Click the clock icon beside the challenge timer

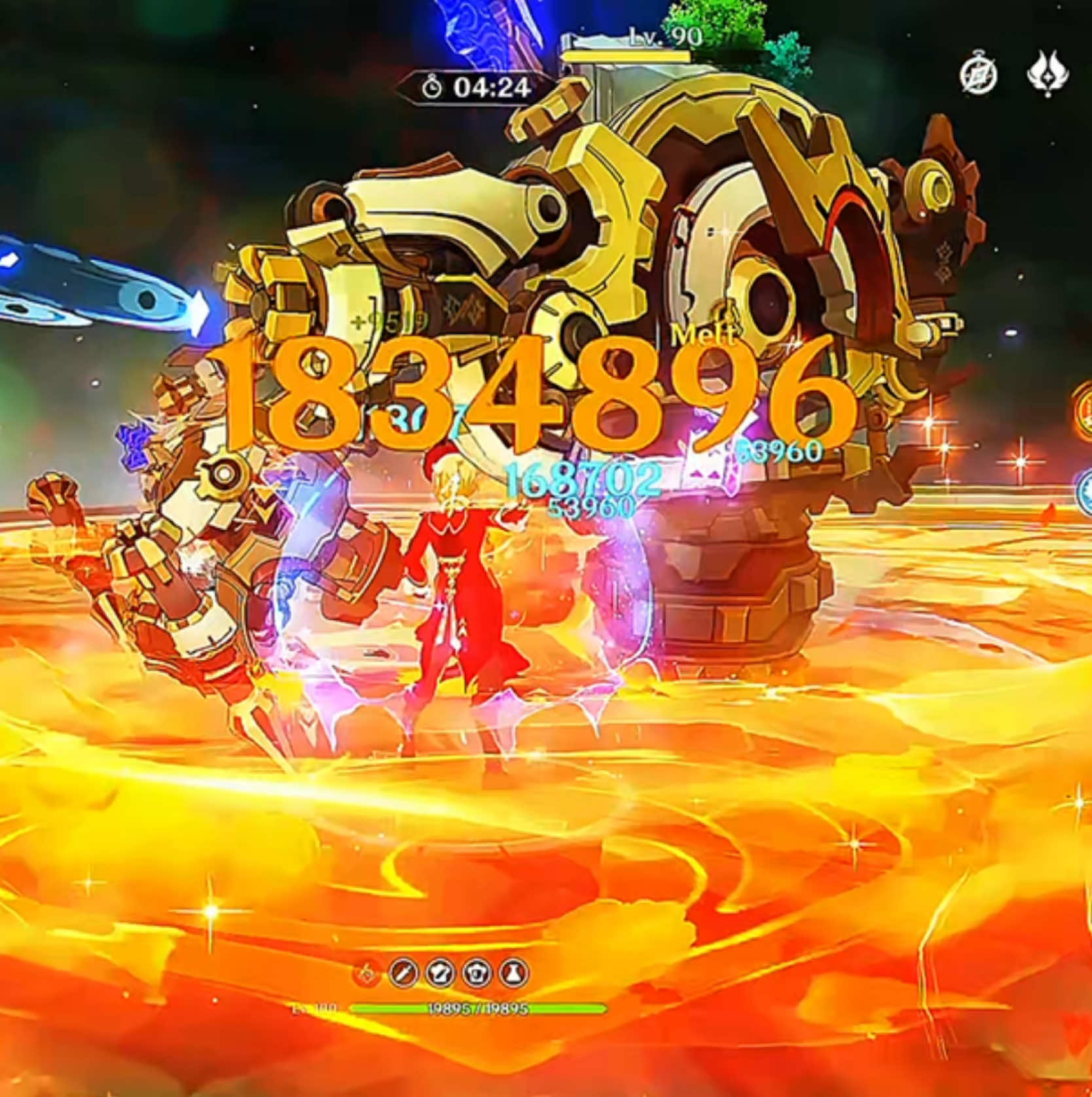[432, 87]
